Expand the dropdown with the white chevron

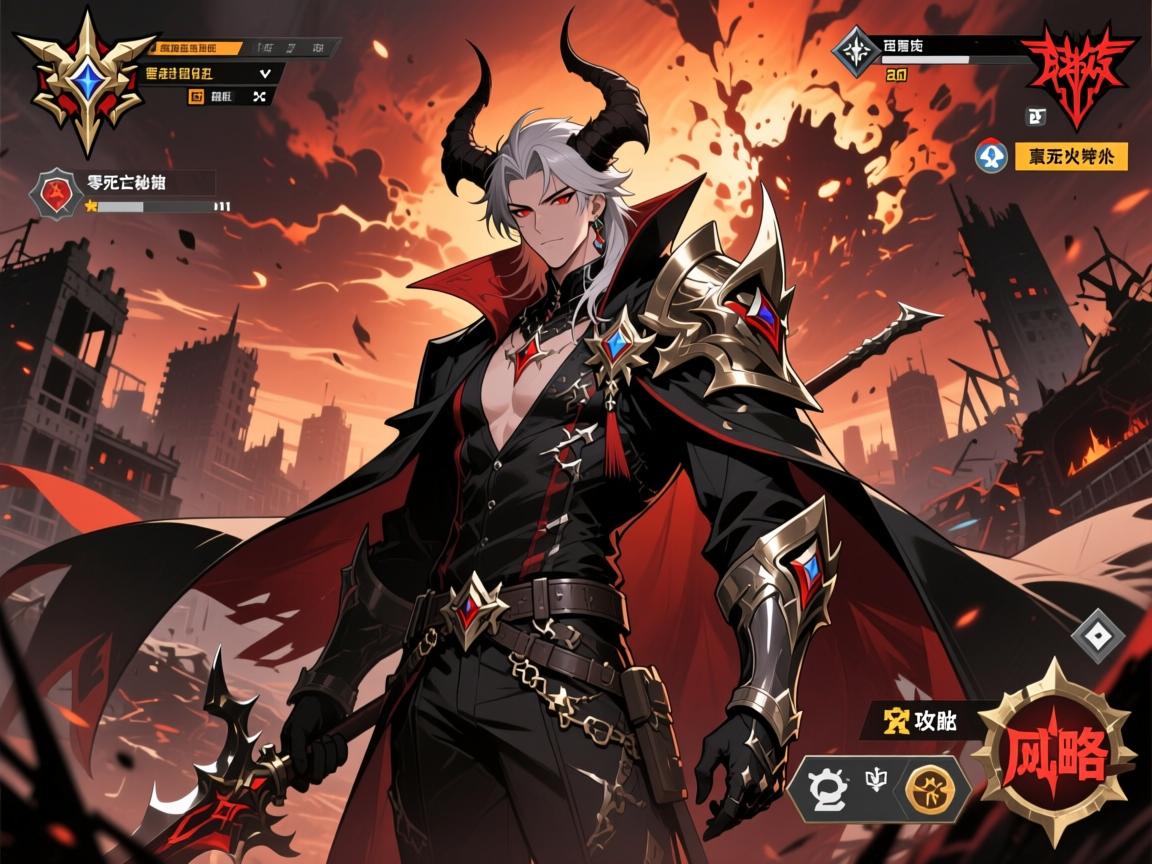(x=265, y=72)
